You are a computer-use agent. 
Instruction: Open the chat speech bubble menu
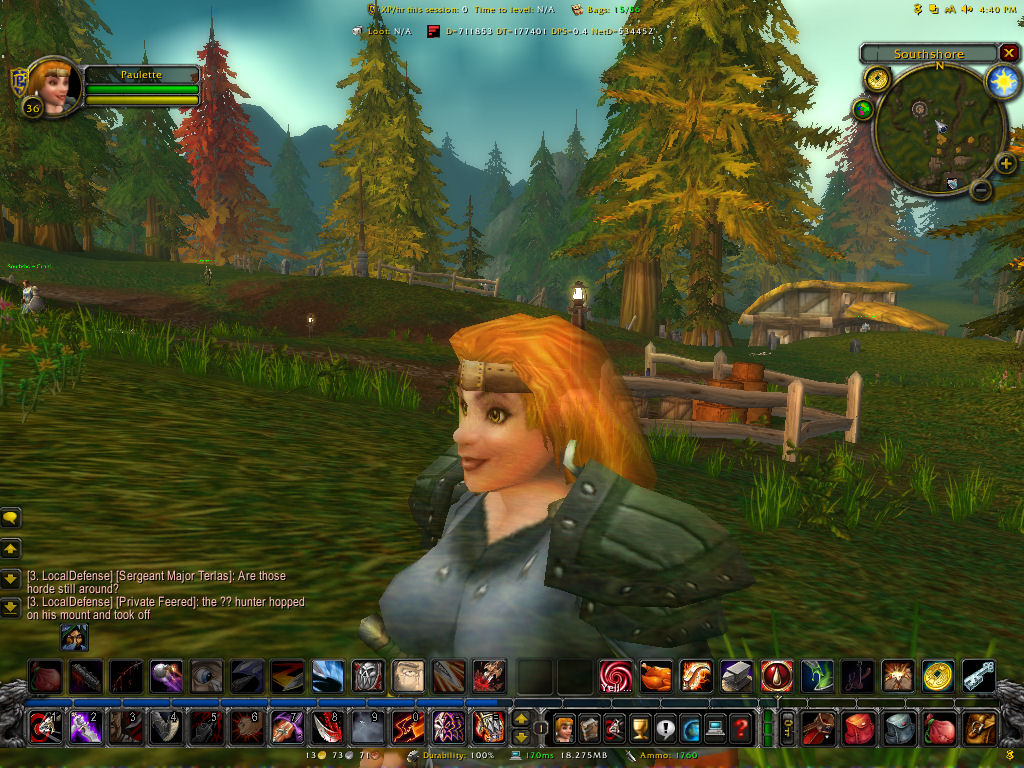(x=11, y=518)
